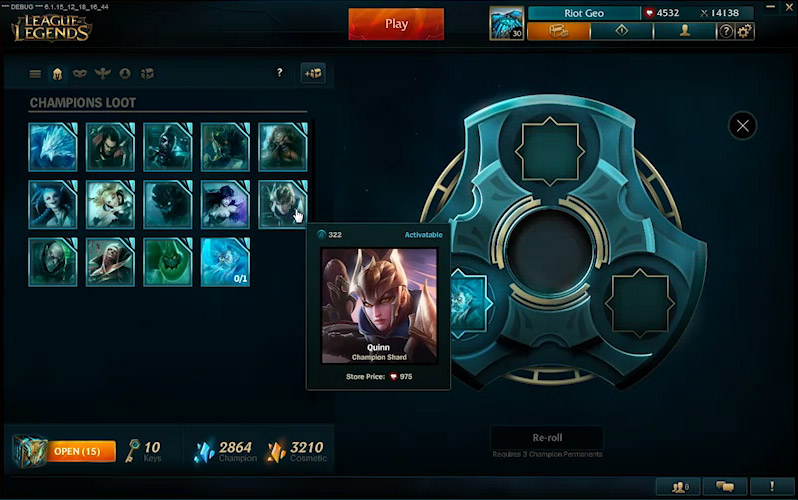The width and height of the screenshot is (798, 500).
Task: Open the settings gear icon
Action: pyautogui.click(x=745, y=31)
